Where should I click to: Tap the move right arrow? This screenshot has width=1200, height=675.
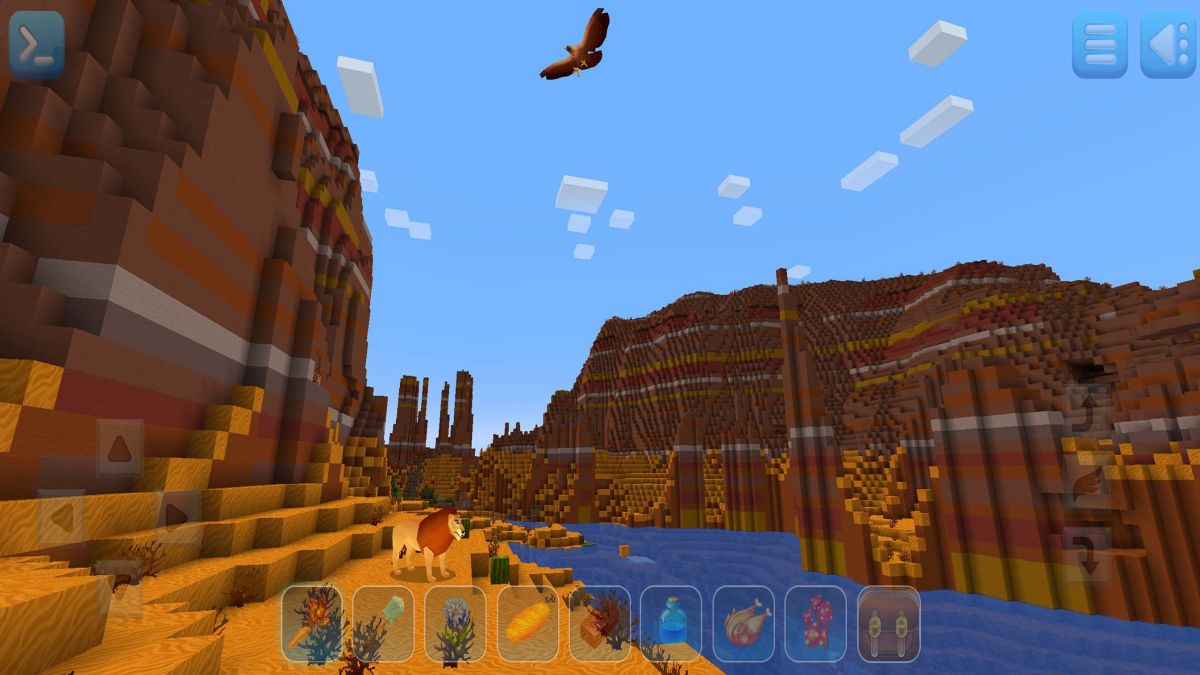coord(177,516)
